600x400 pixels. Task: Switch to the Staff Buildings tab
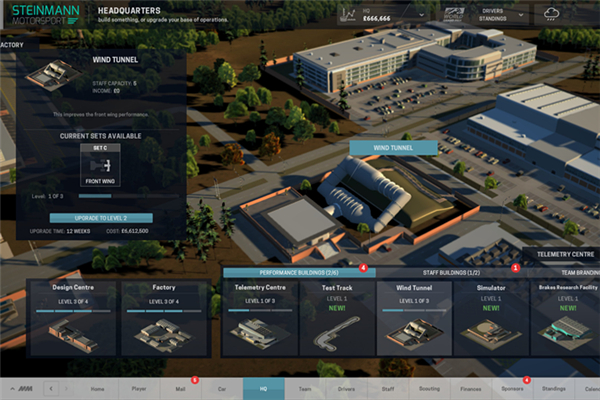point(449,271)
